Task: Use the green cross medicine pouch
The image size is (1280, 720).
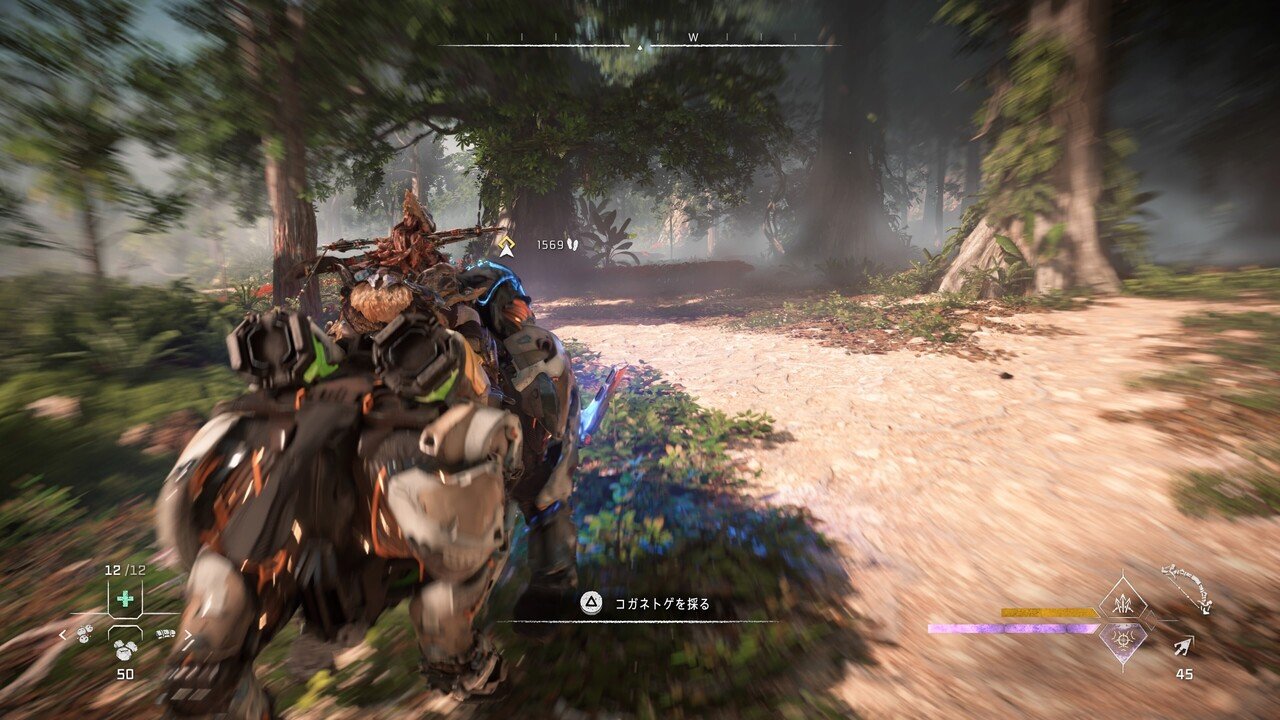Action: coord(125,599)
